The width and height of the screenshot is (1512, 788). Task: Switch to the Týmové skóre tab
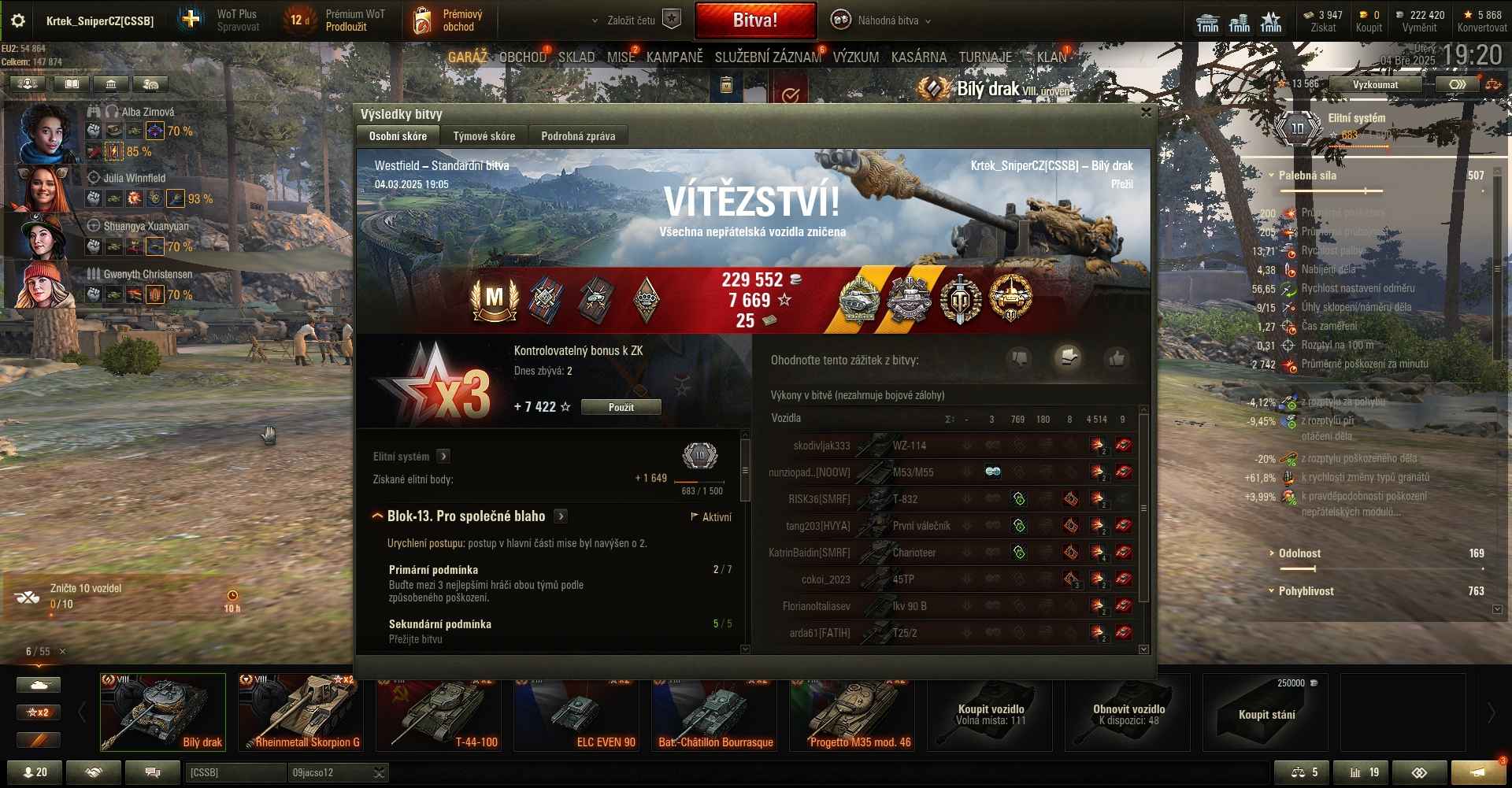[484, 136]
